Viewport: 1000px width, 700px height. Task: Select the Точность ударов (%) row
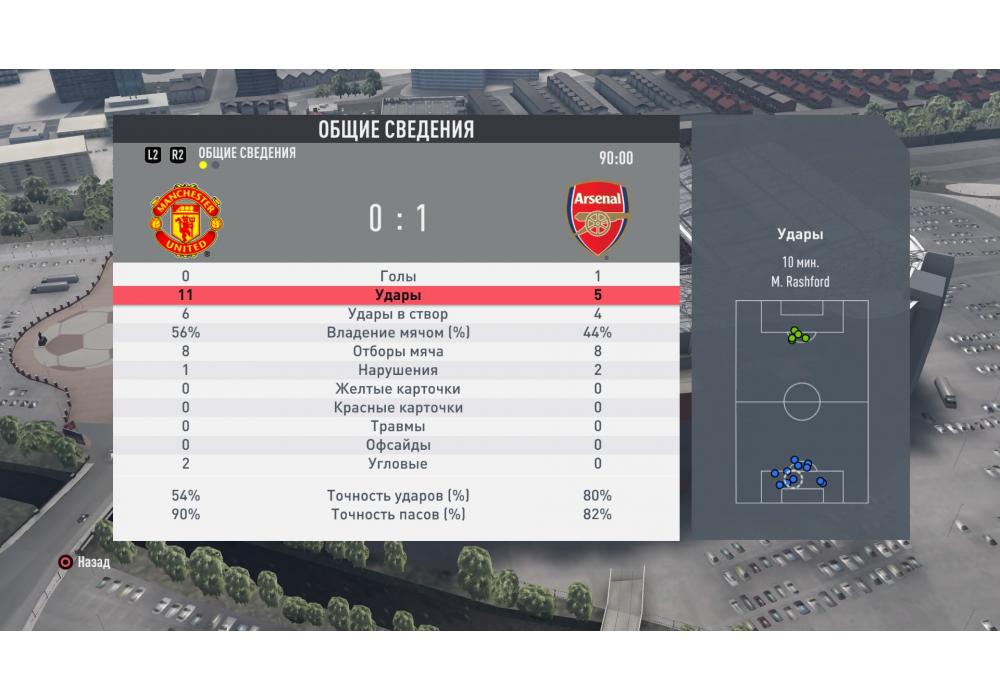[397, 496]
